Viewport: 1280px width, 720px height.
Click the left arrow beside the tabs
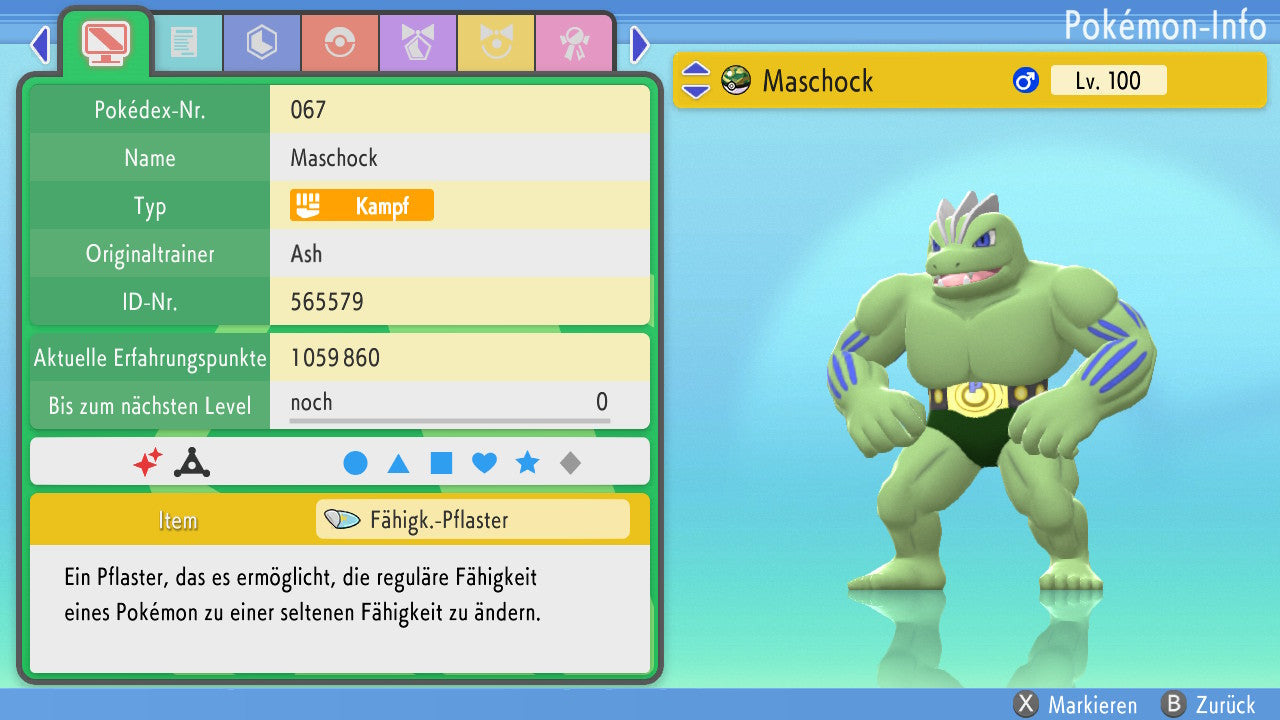click(40, 44)
